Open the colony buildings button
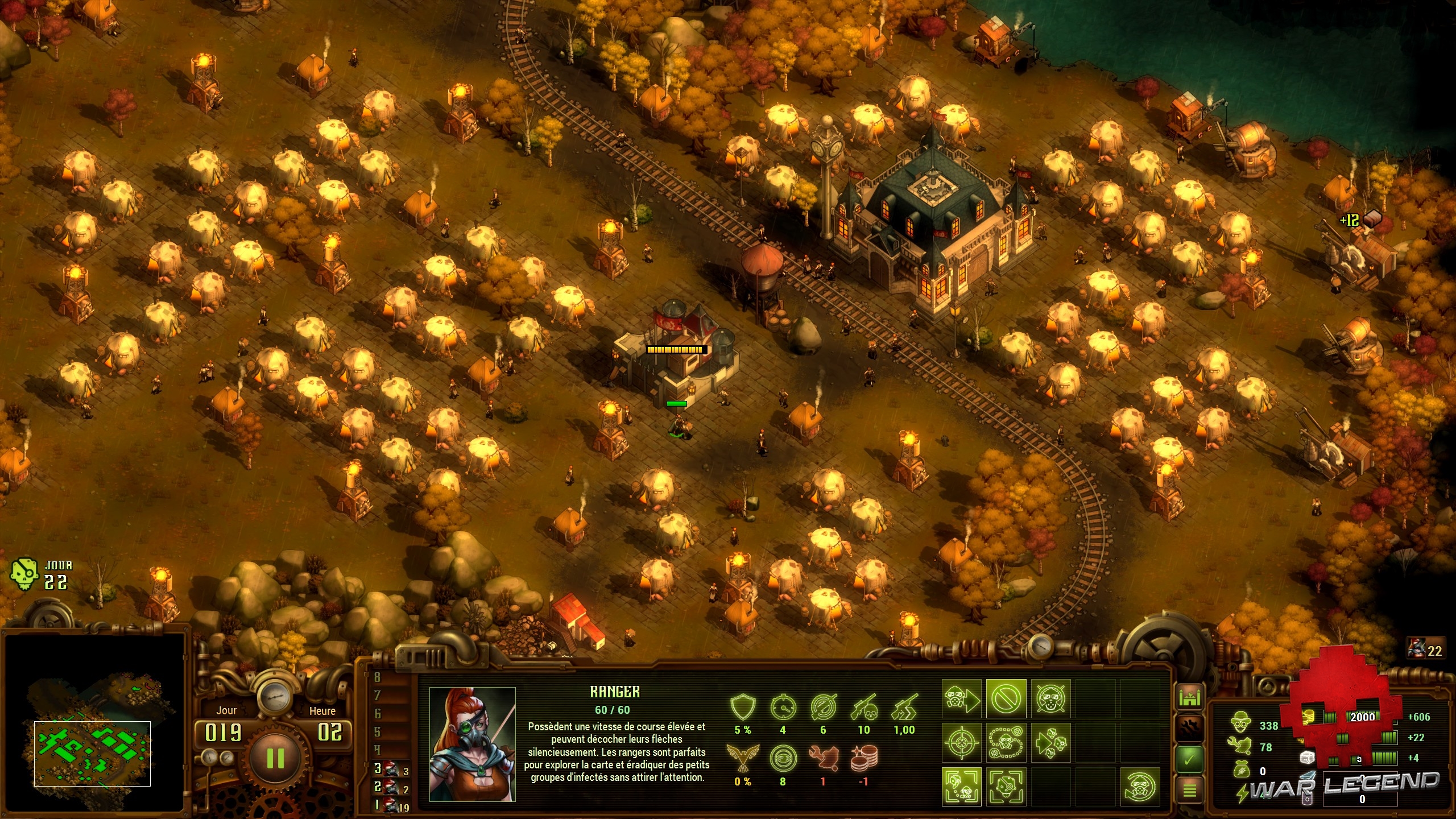 coord(1190,697)
